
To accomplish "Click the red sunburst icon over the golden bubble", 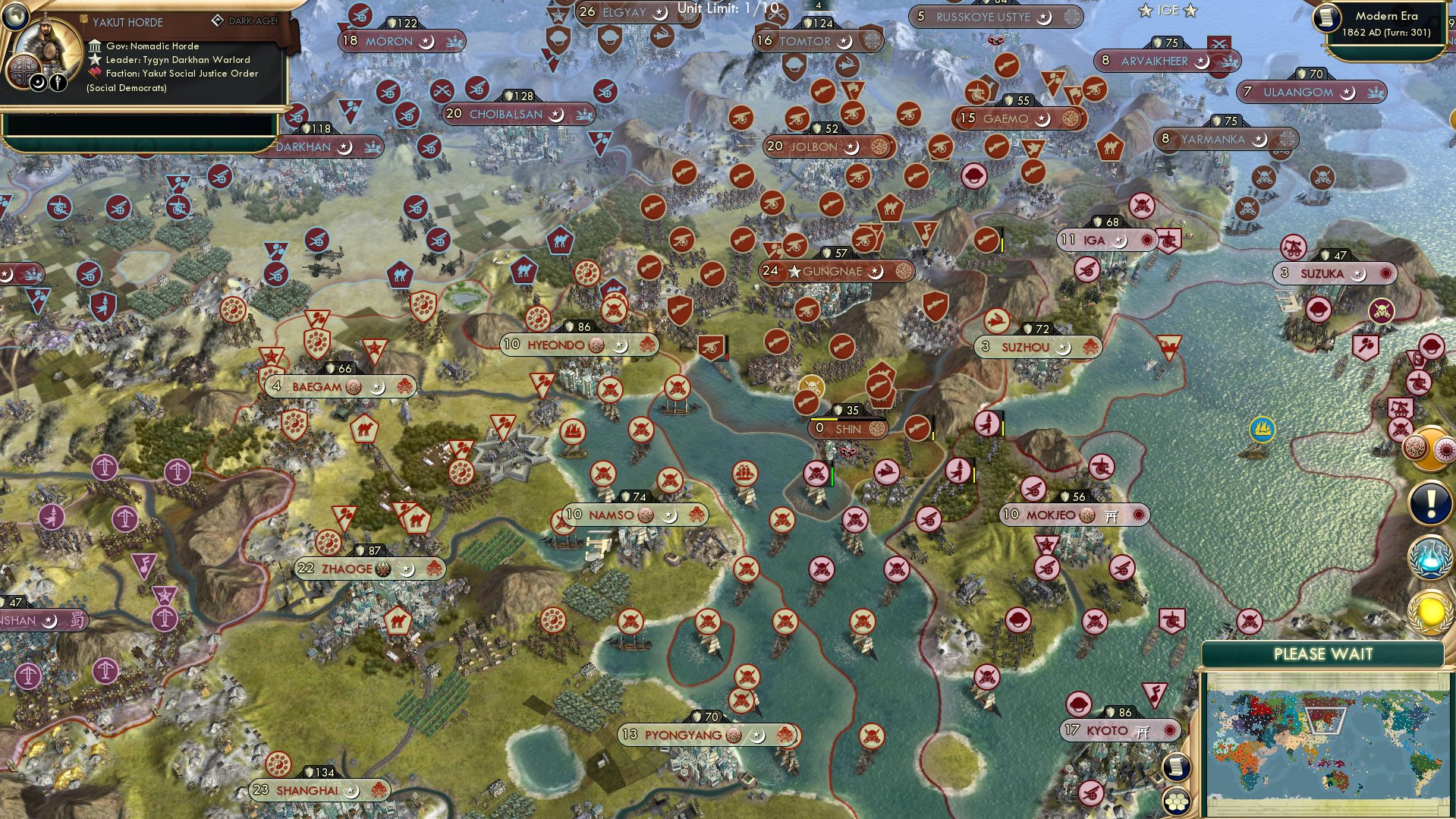I will (x=1444, y=448).
